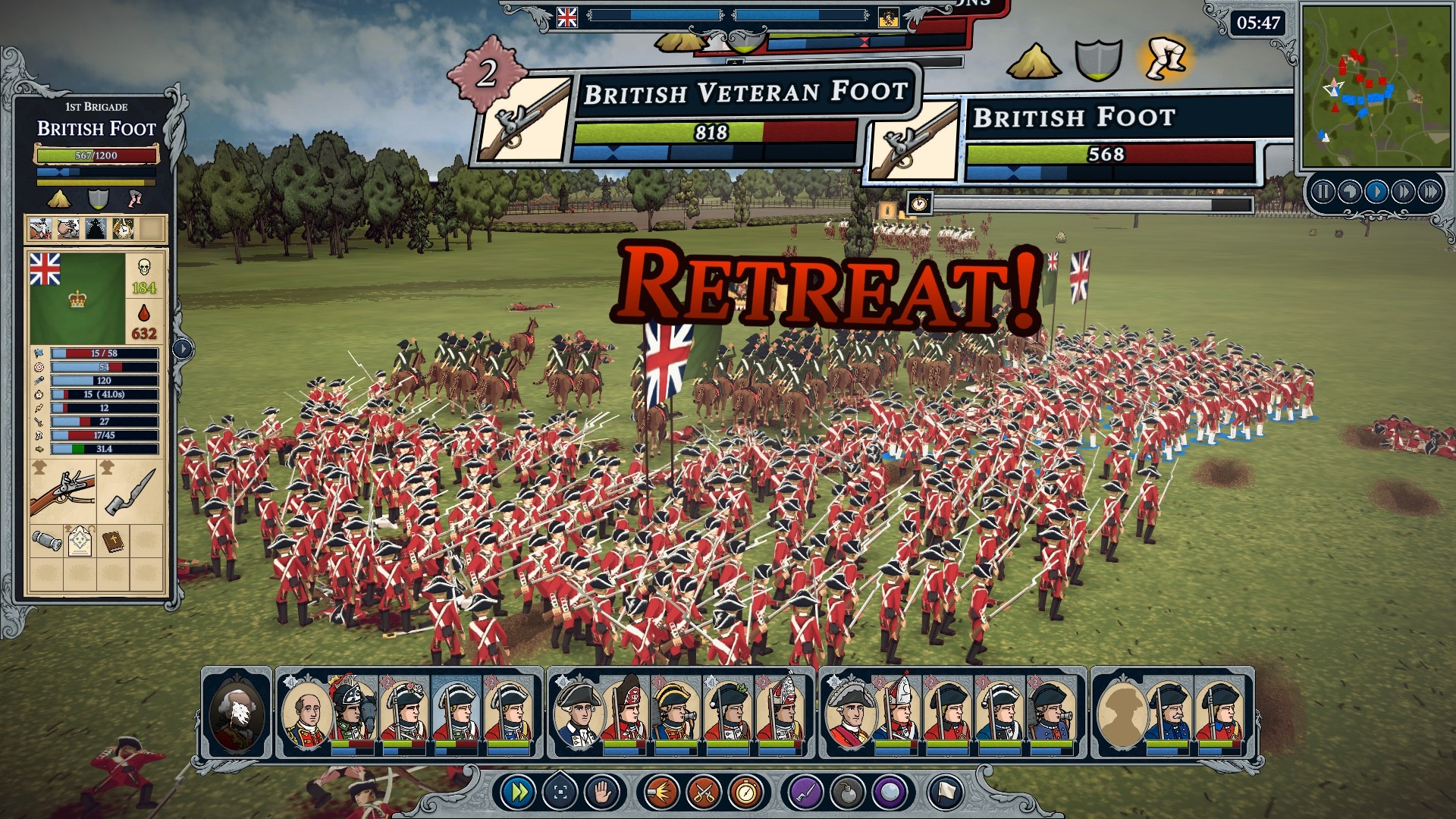
Task: Switch to triple-arrow fastest game speed
Action: click(x=1429, y=192)
